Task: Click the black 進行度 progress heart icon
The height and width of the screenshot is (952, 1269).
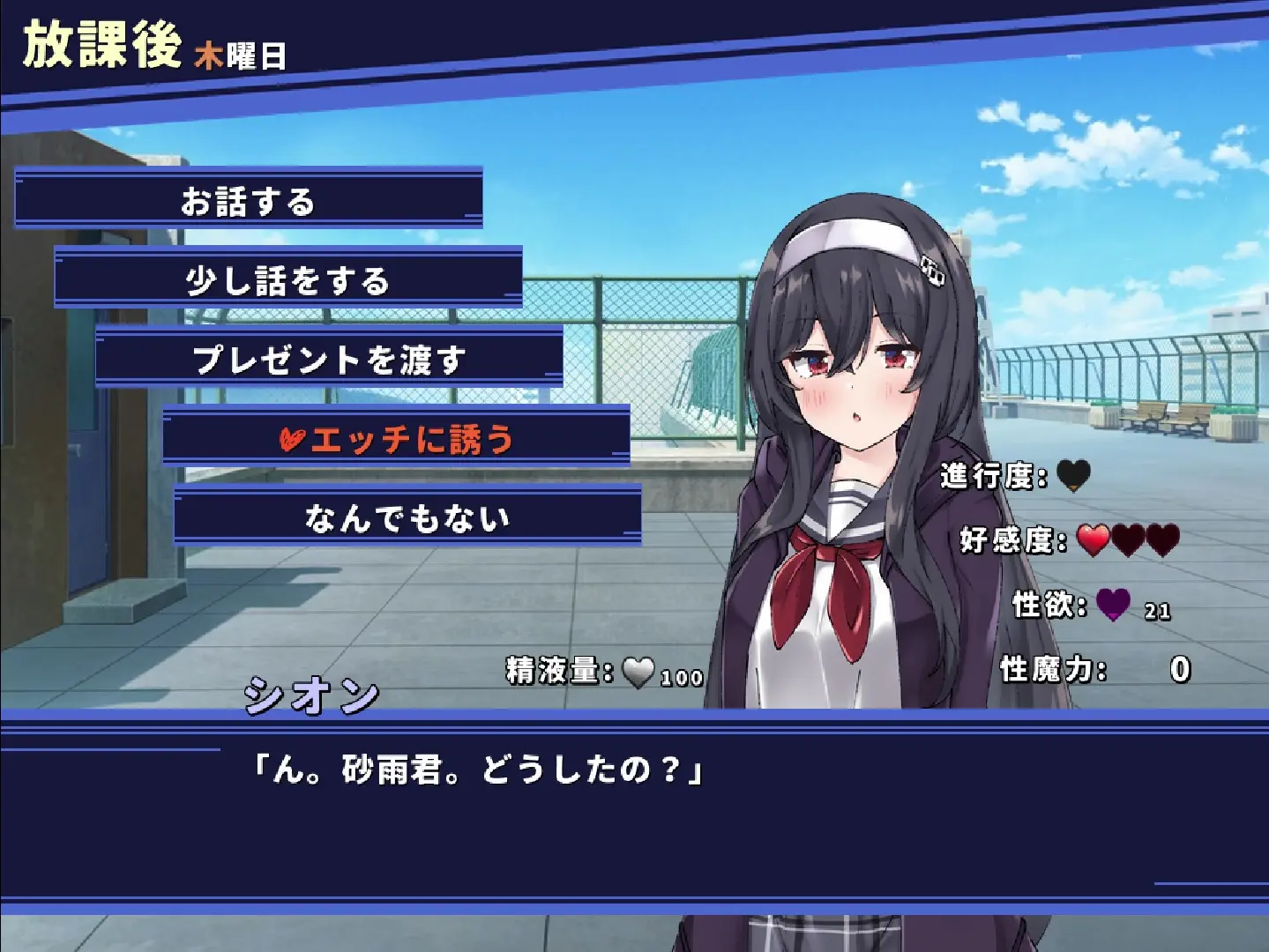Action: tap(1073, 477)
